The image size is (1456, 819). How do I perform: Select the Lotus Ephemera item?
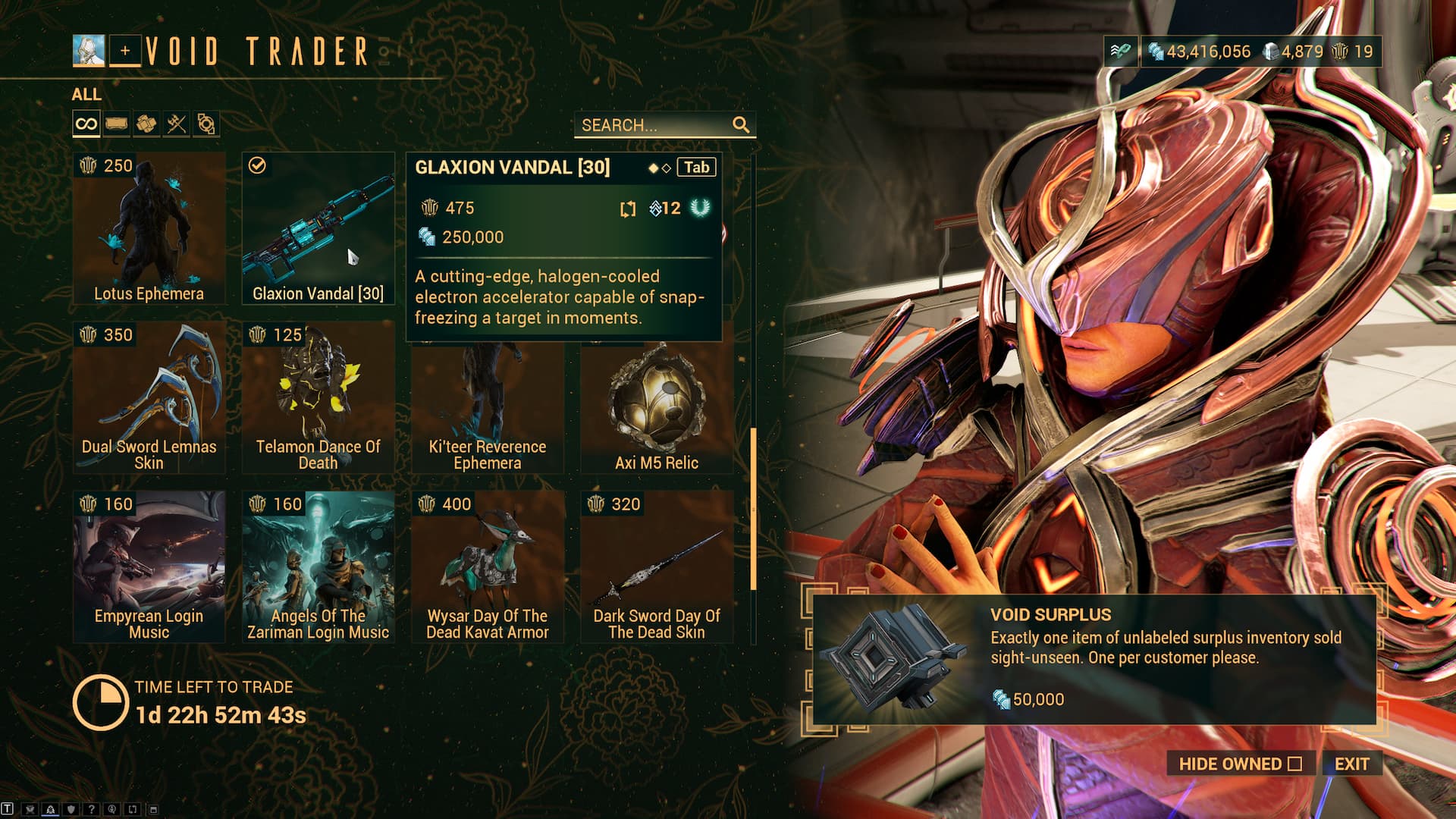(149, 228)
